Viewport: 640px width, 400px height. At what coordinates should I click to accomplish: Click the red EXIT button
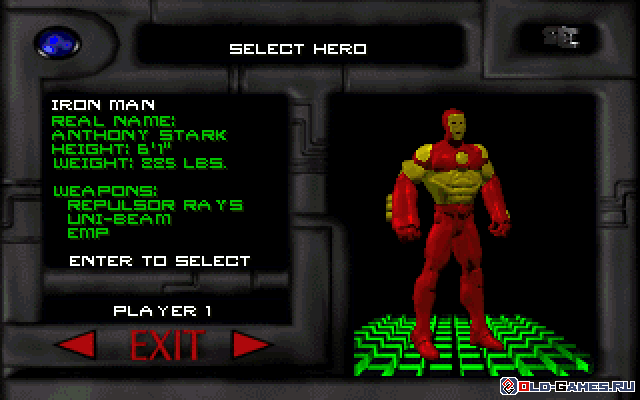click(x=166, y=346)
